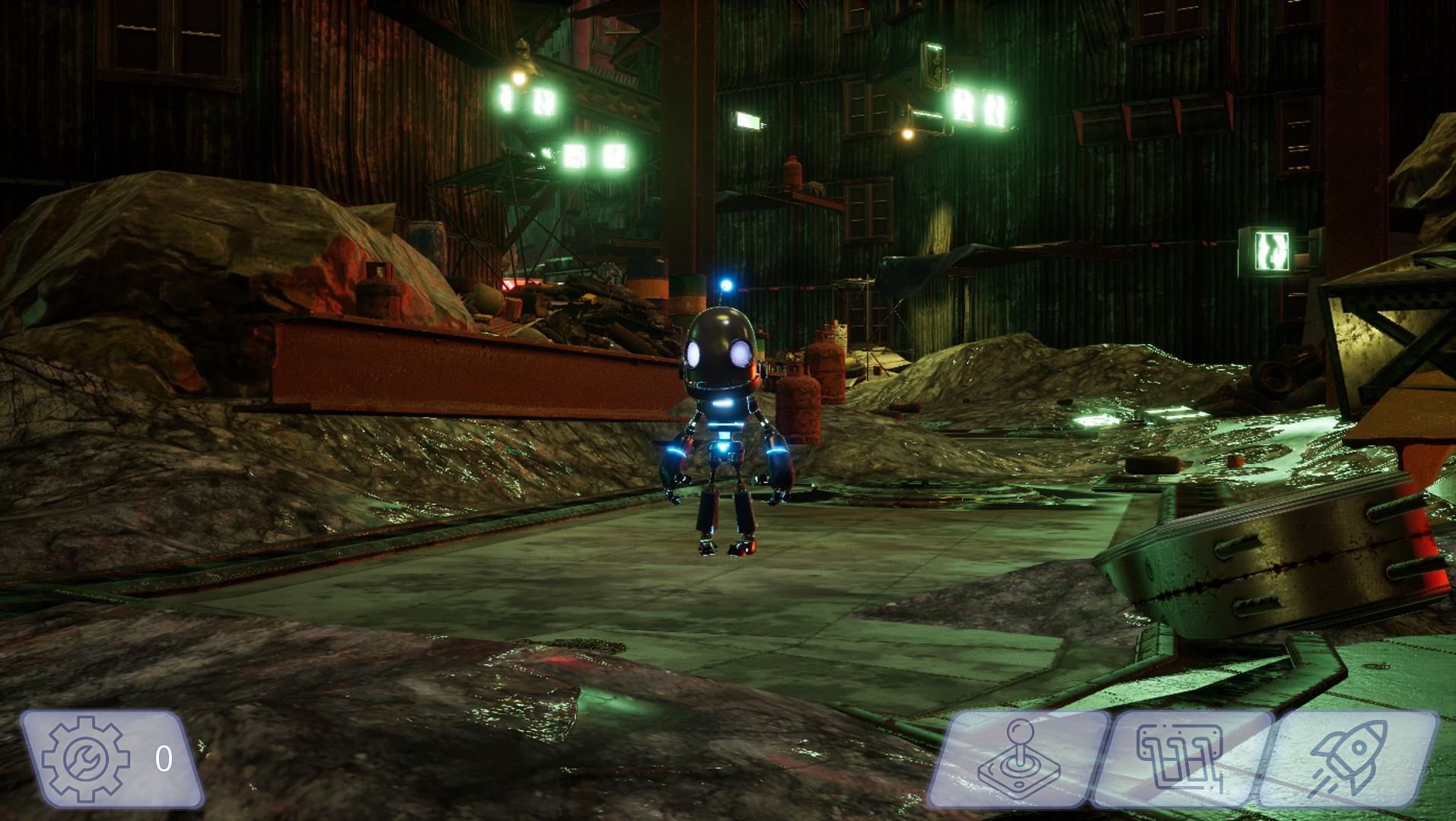Image resolution: width=1456 pixels, height=821 pixels.
Task: Choose the rocket boost ability panel
Action: pyautogui.click(x=1348, y=759)
